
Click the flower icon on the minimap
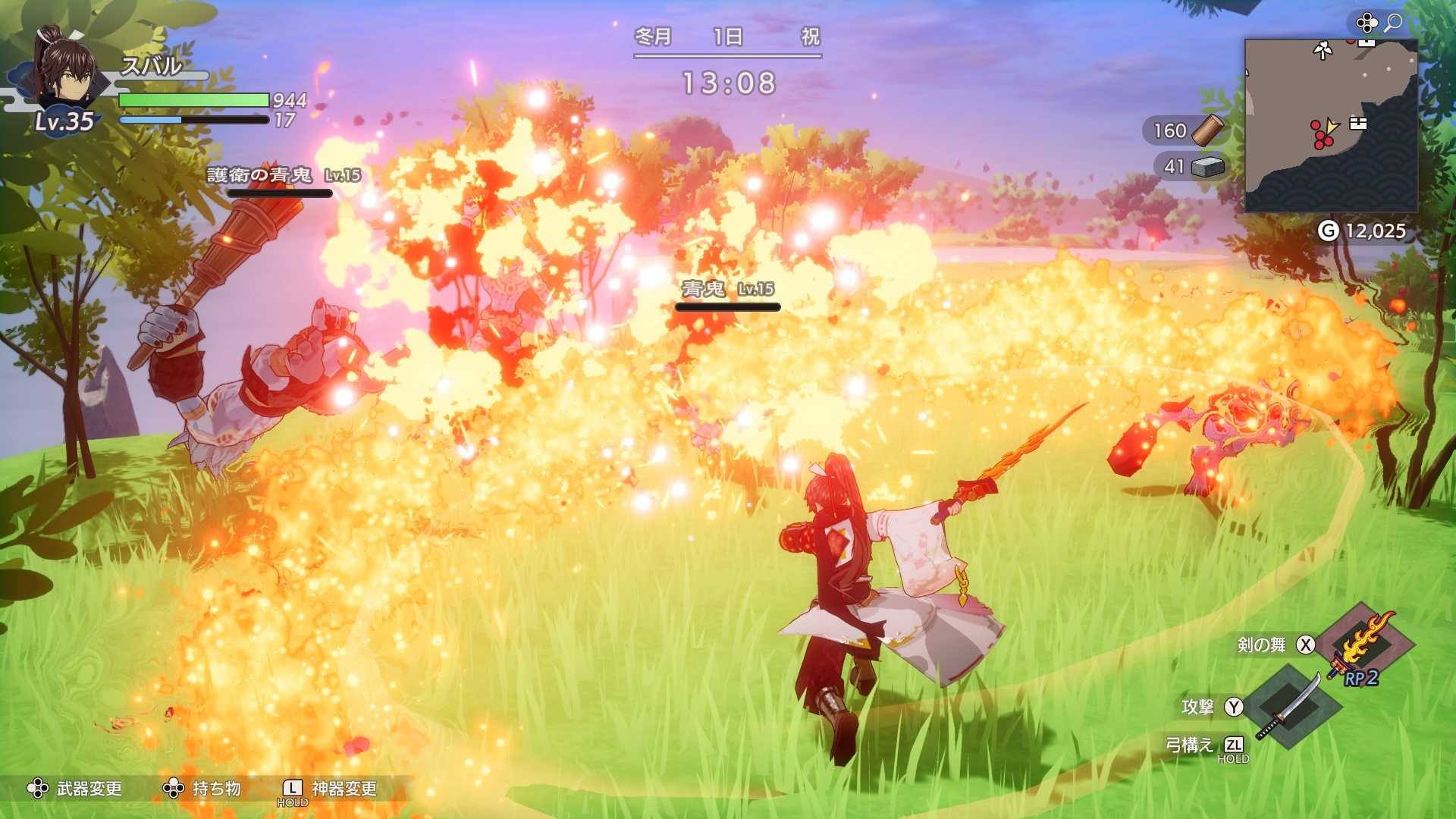[1323, 51]
